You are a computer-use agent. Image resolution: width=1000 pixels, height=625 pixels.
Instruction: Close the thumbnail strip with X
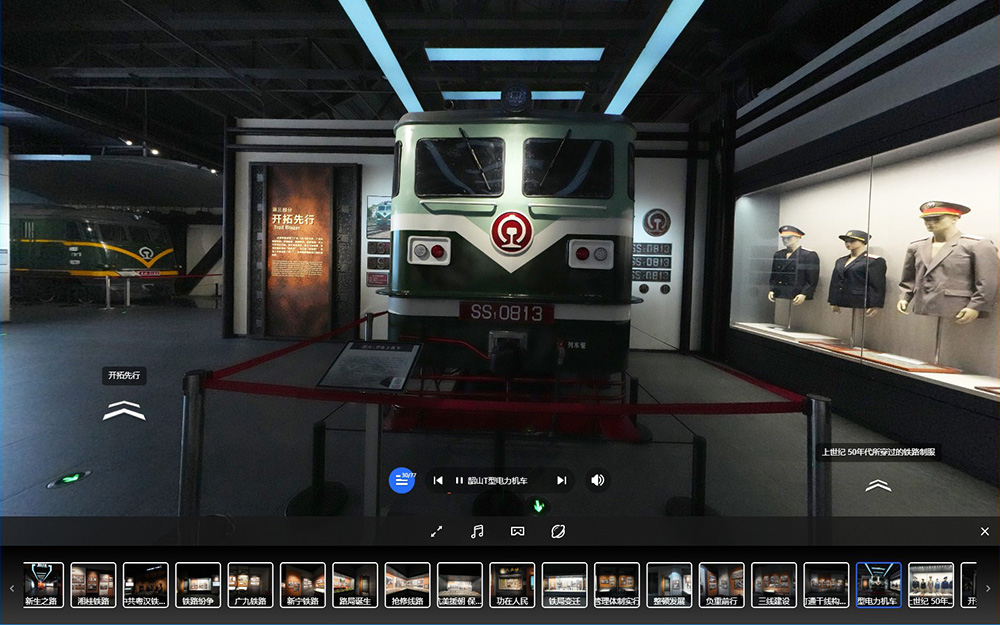click(985, 532)
